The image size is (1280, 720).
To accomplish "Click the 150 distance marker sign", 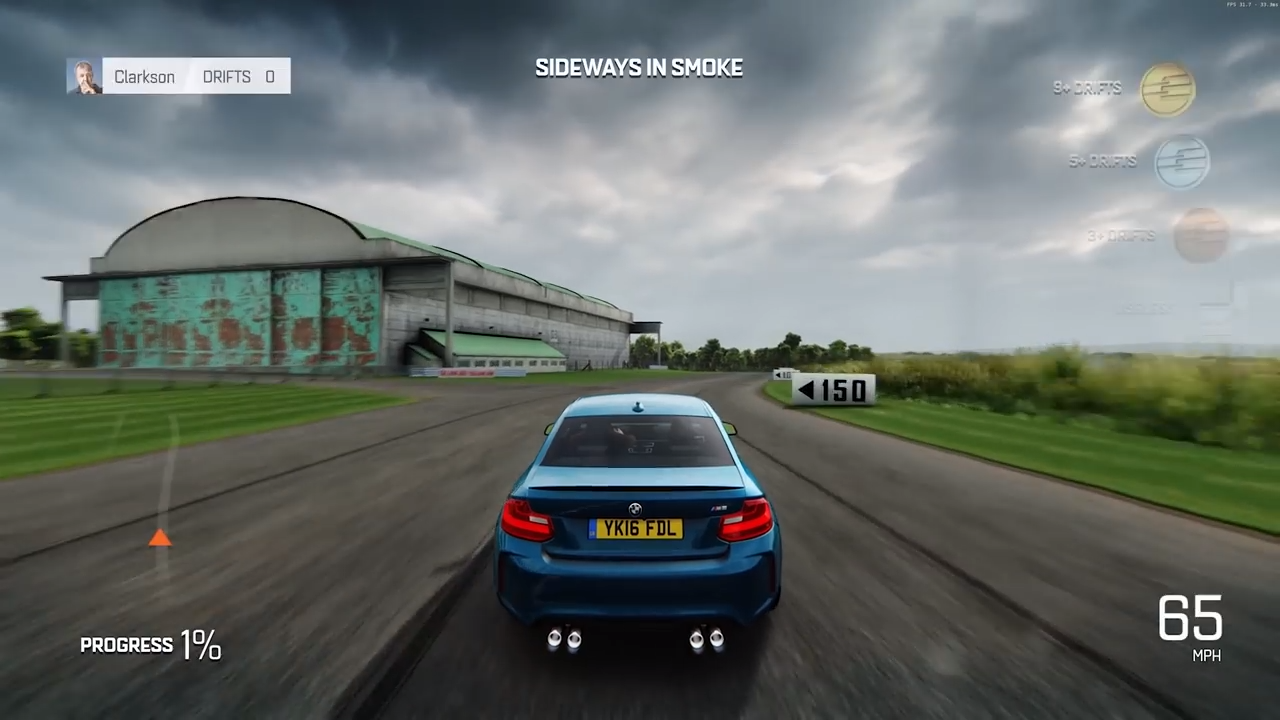I will coord(835,390).
